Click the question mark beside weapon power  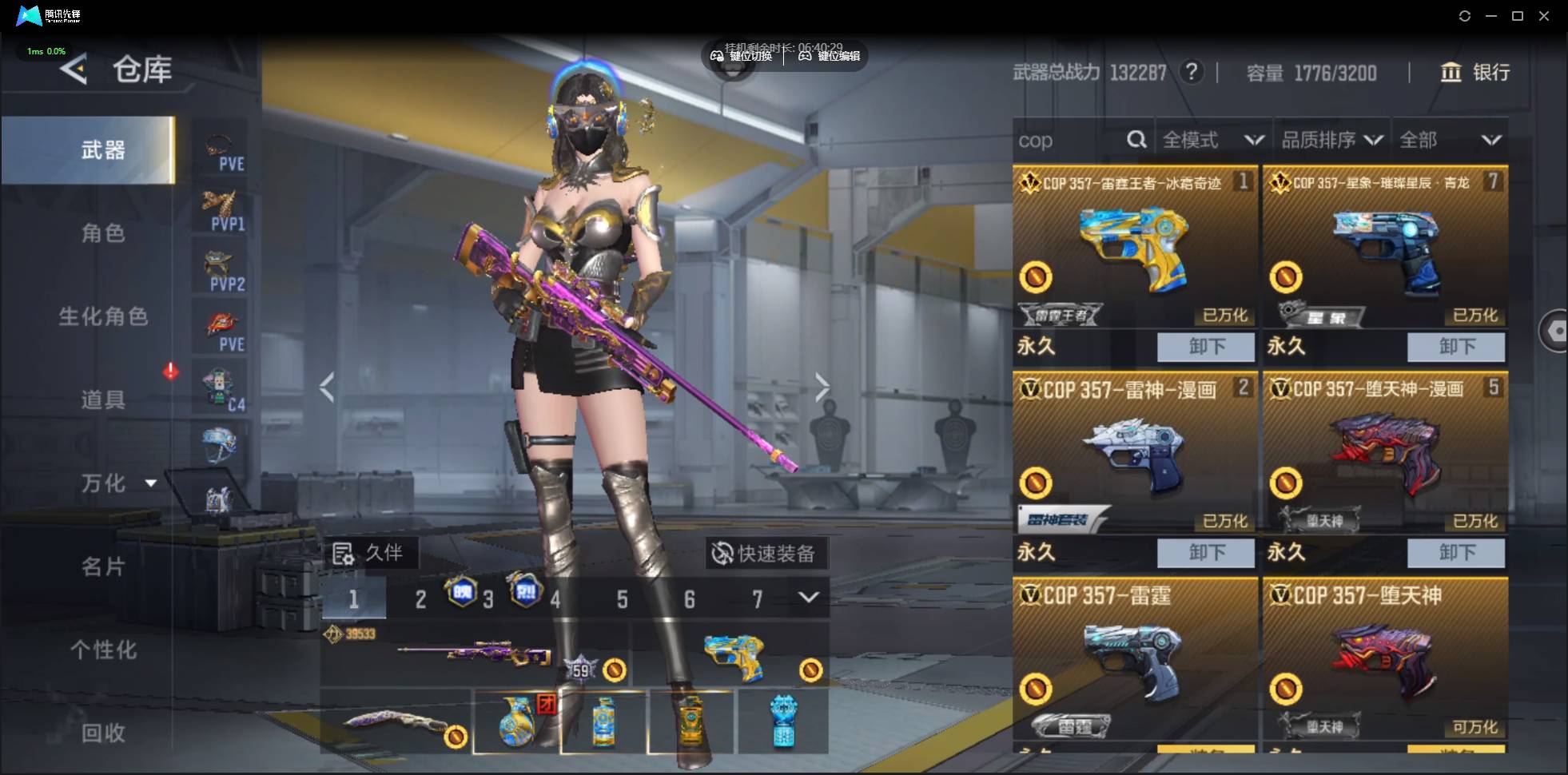(x=1192, y=73)
